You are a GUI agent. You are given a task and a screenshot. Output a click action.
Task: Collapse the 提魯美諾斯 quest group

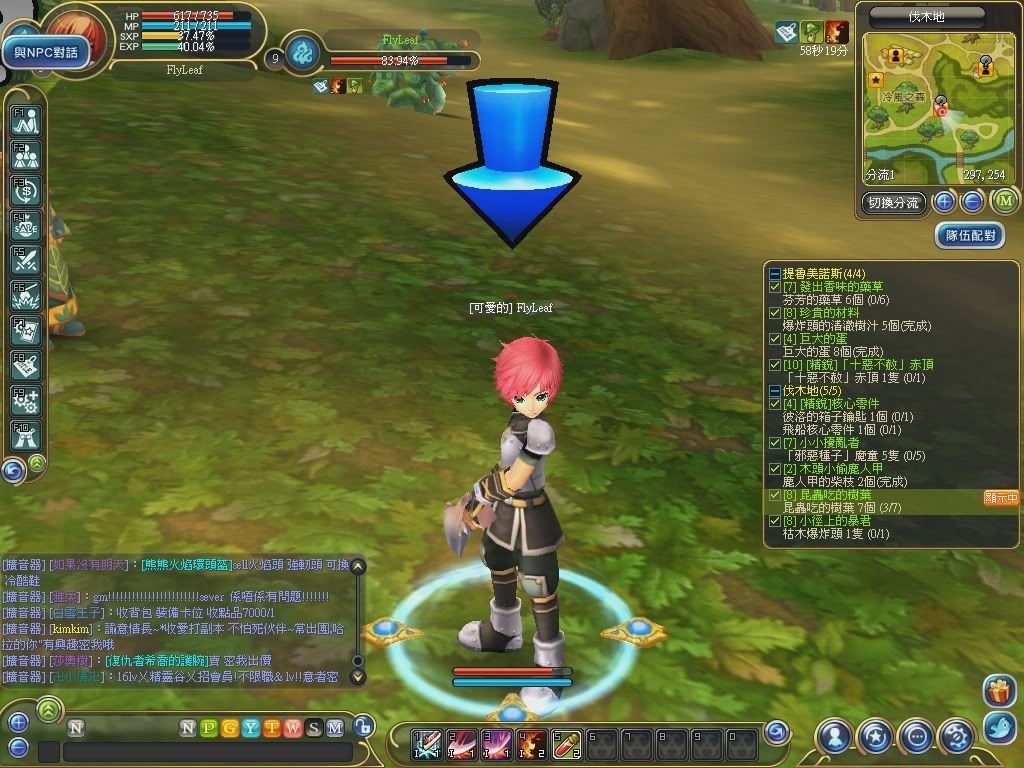(775, 273)
